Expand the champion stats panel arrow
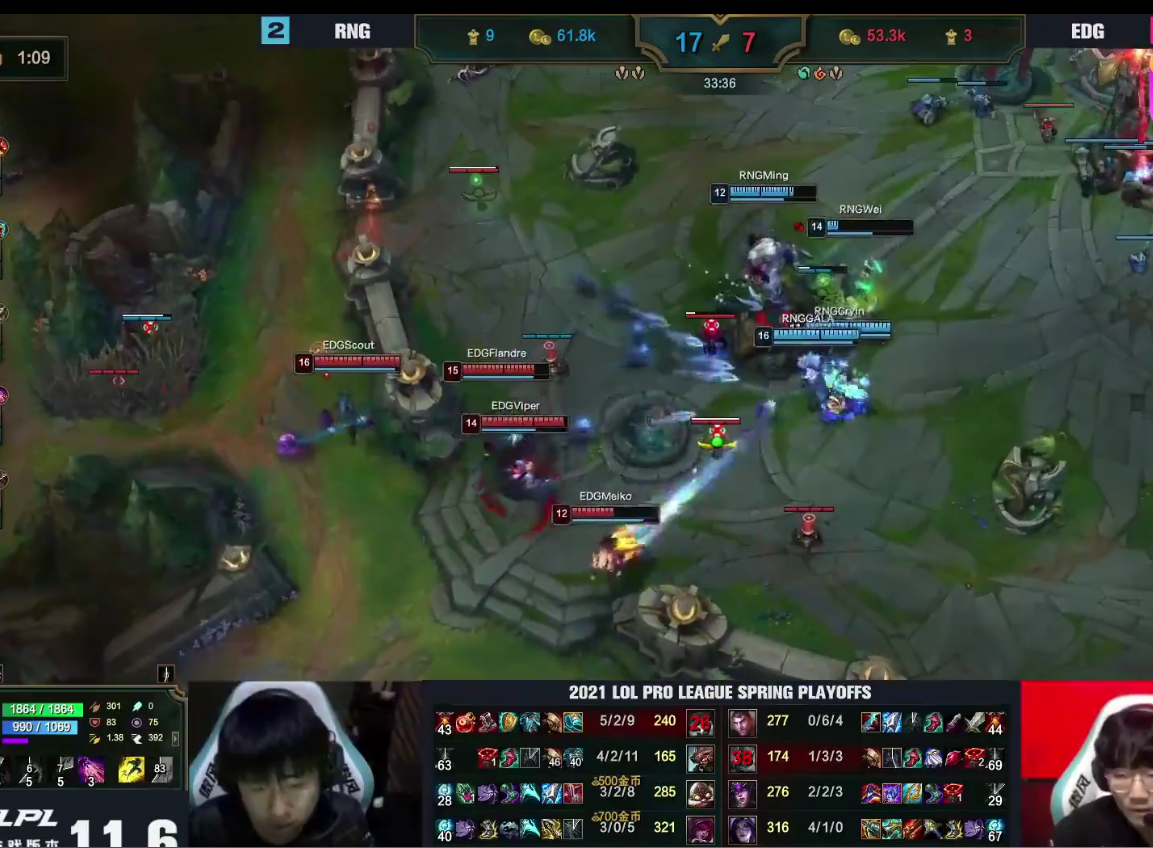Screen dimensions: 1153x848 [176, 739]
